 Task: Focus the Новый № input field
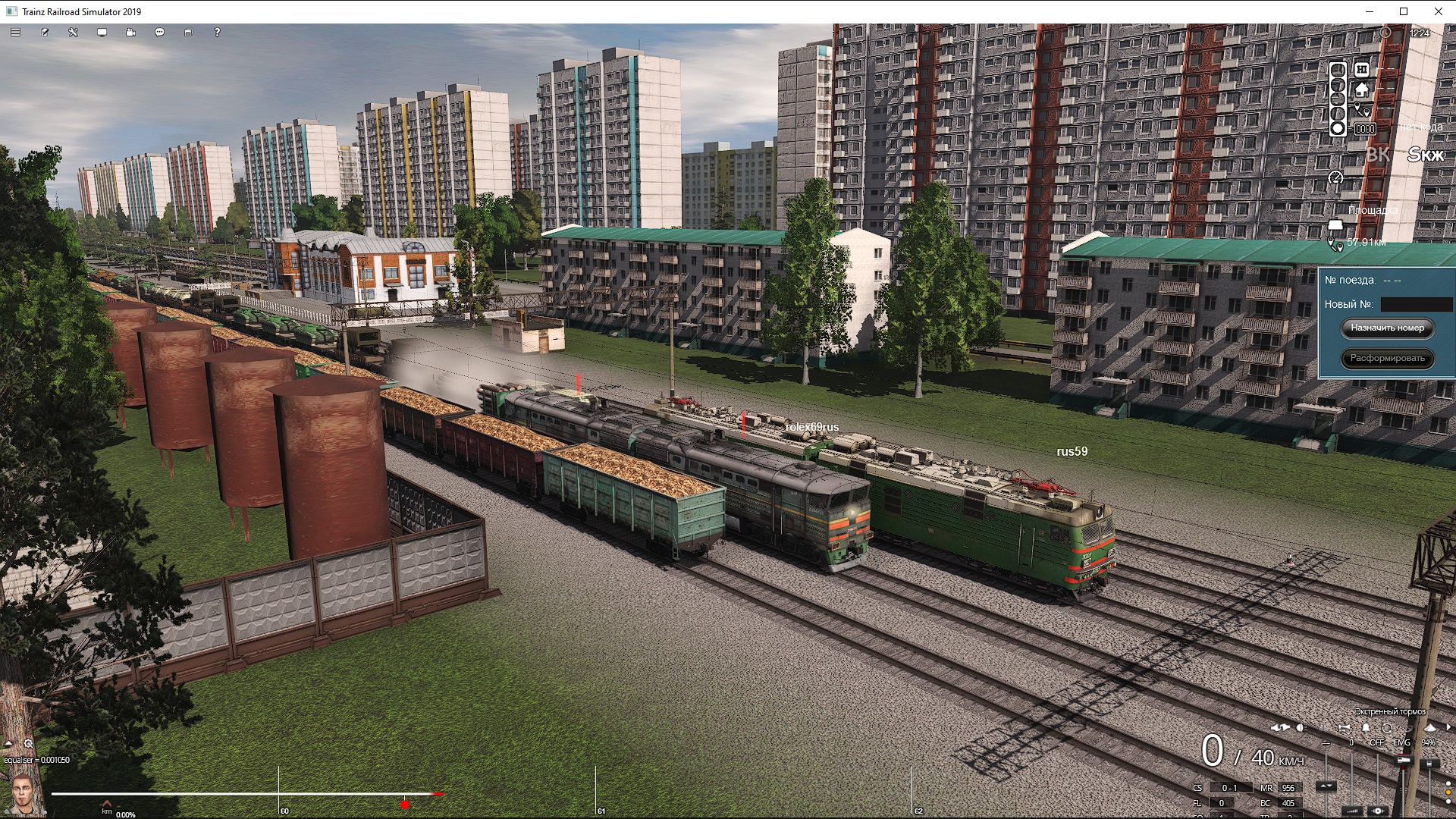pos(1416,304)
